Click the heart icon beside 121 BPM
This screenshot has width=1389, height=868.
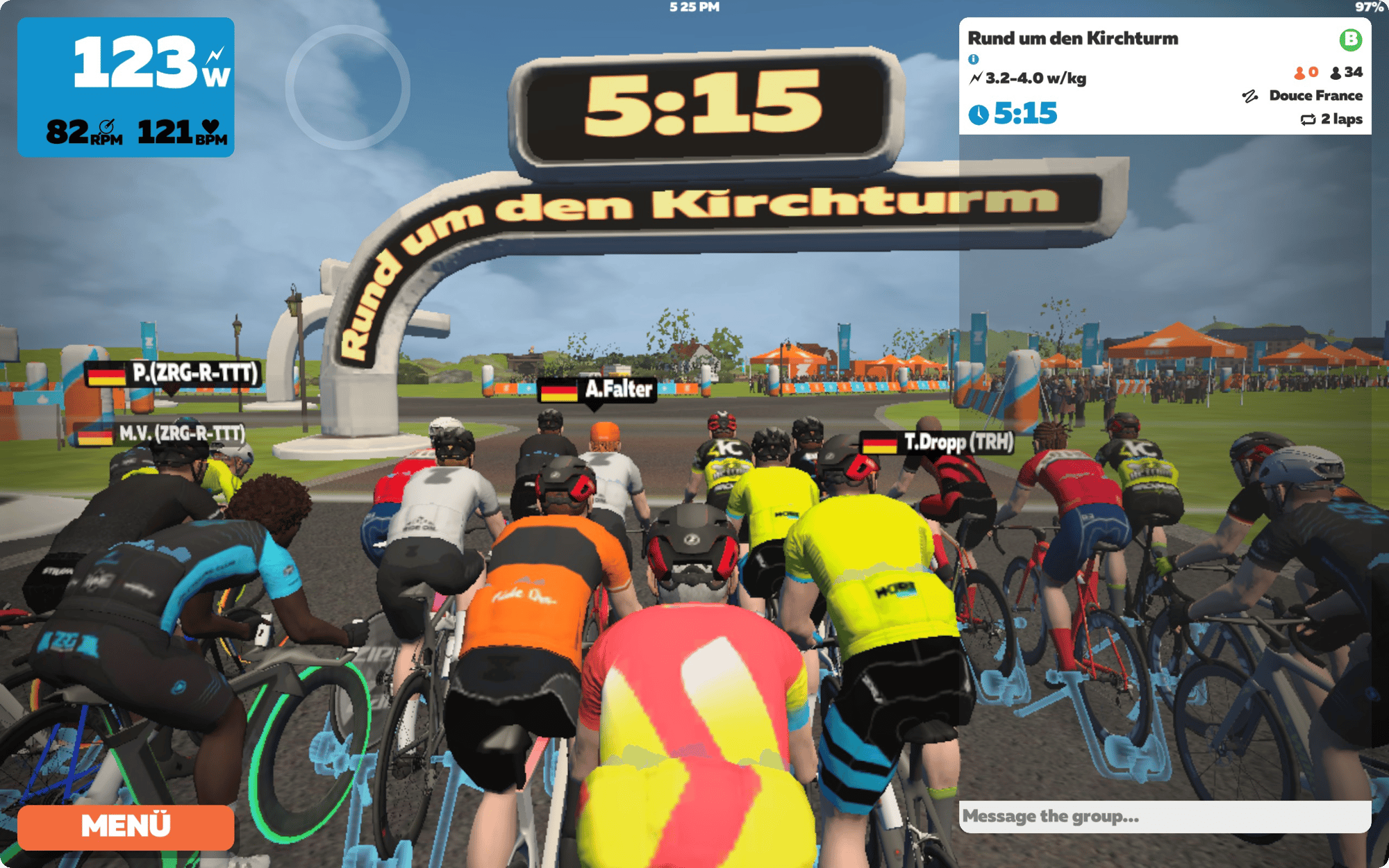click(x=210, y=124)
